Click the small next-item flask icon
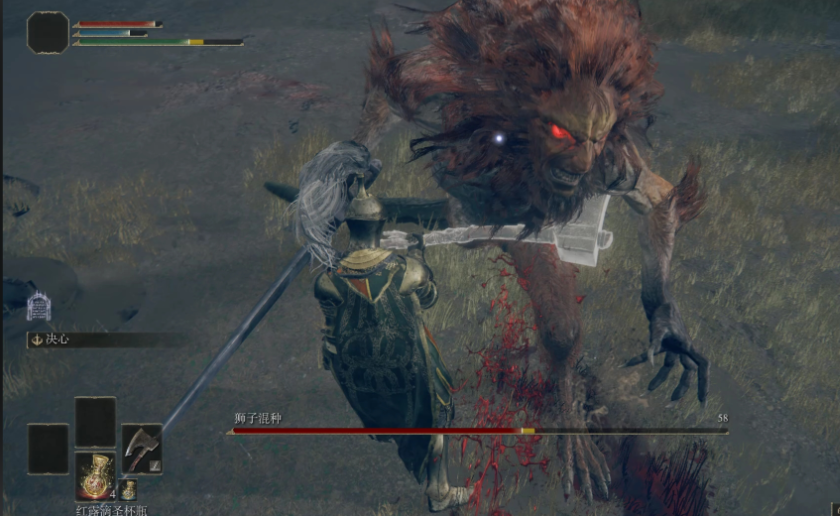The width and height of the screenshot is (840, 516). (128, 490)
